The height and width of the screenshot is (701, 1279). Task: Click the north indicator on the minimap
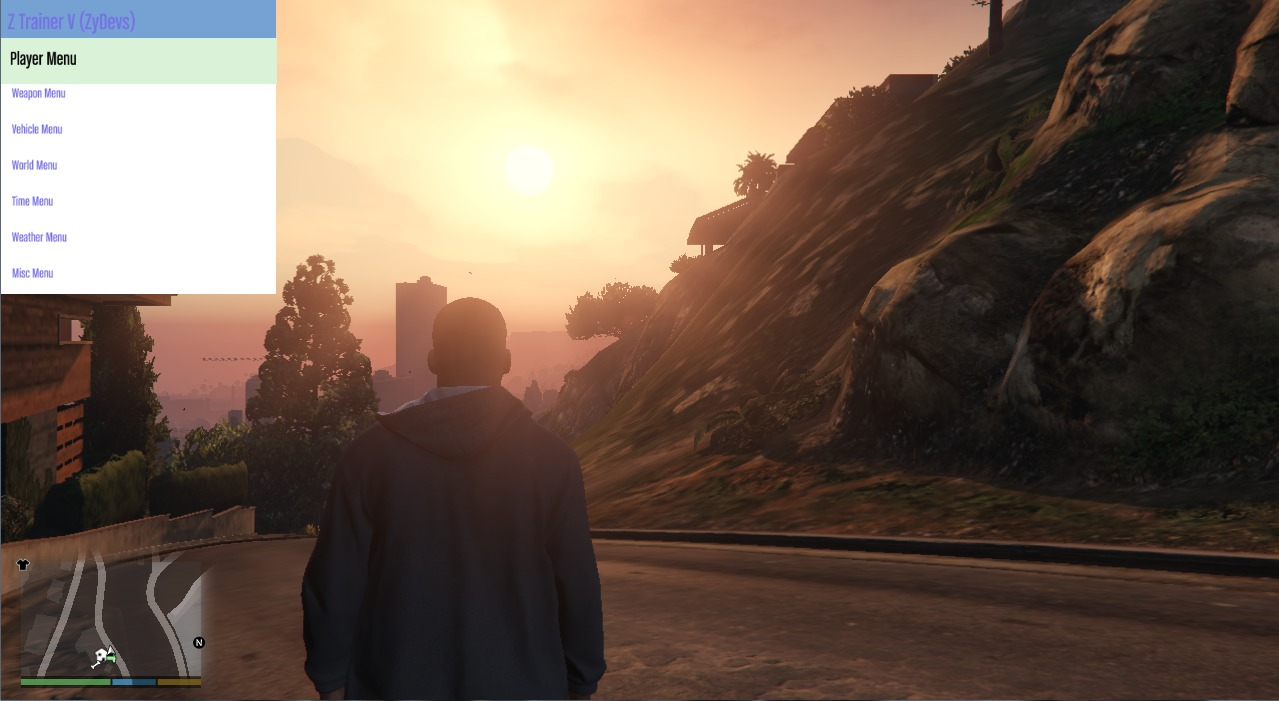tap(198, 643)
